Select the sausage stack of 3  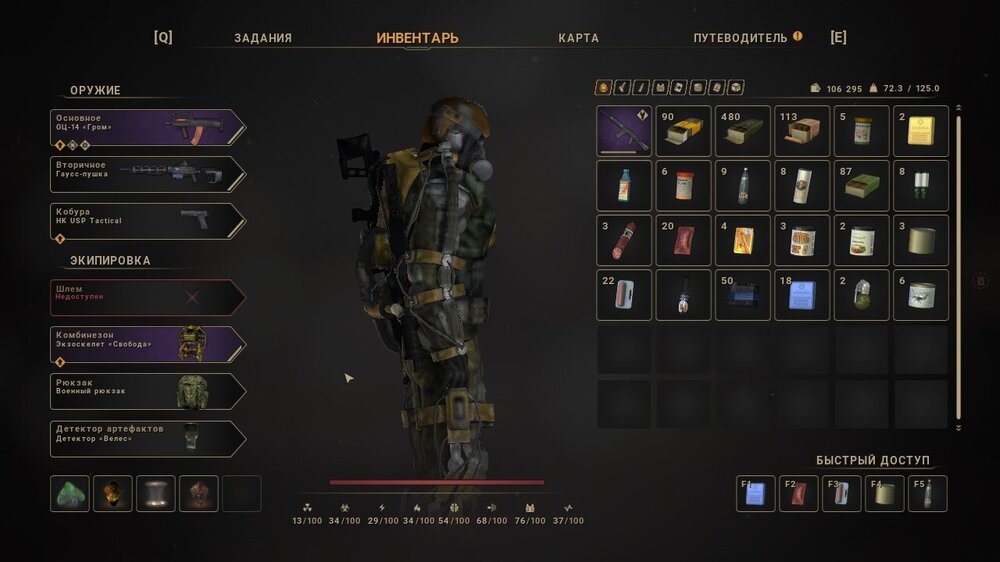point(624,240)
